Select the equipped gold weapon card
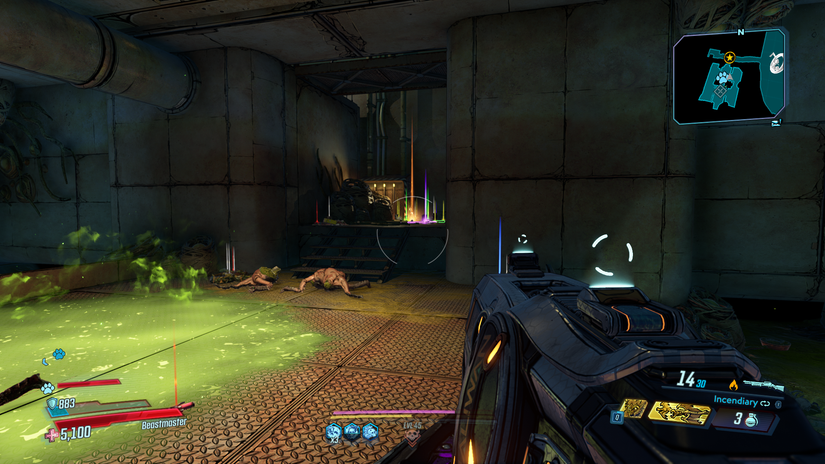Viewport: 825px width, 464px height. [x=679, y=412]
